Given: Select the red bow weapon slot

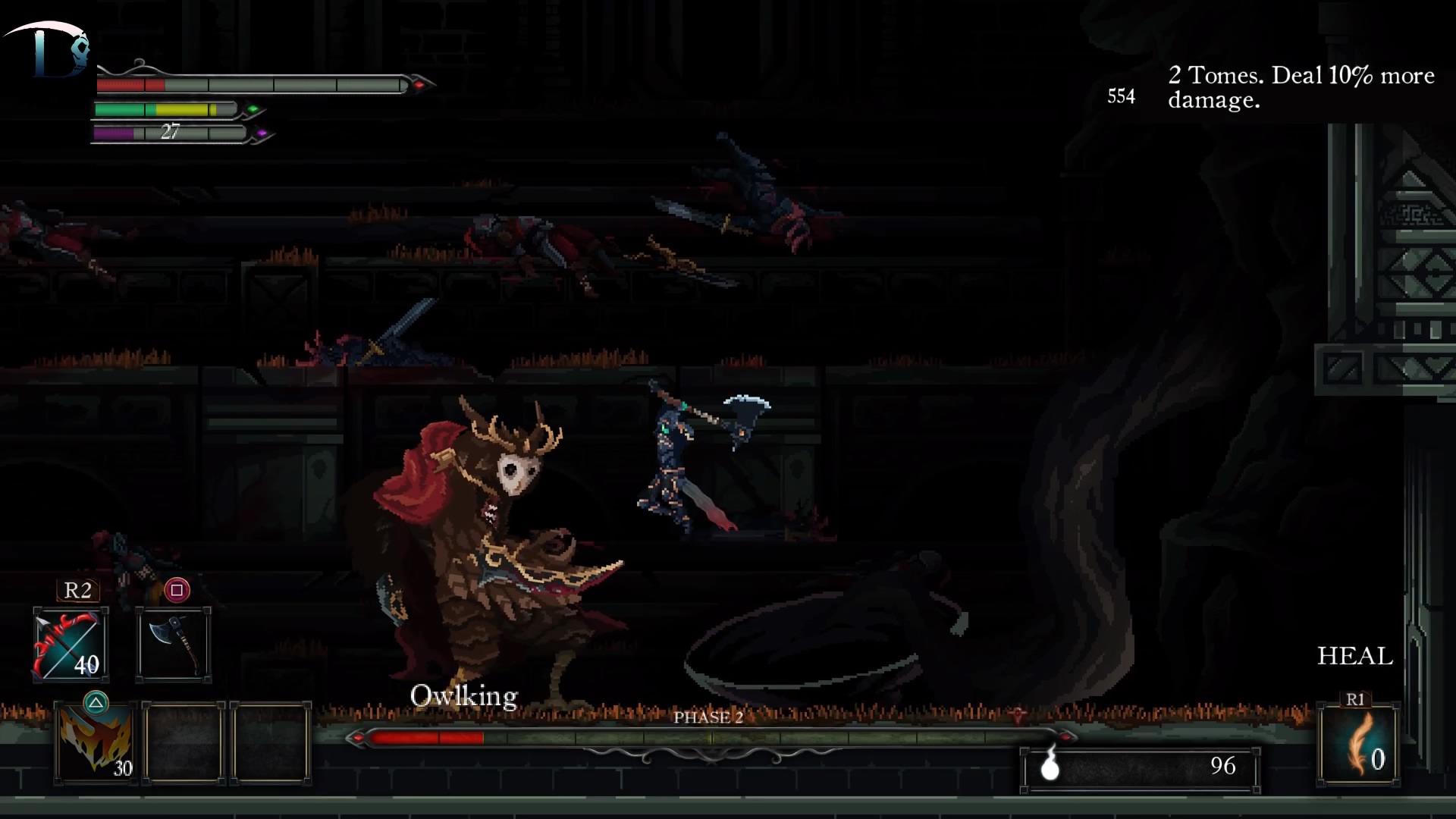Looking at the screenshot, I should (x=70, y=645).
